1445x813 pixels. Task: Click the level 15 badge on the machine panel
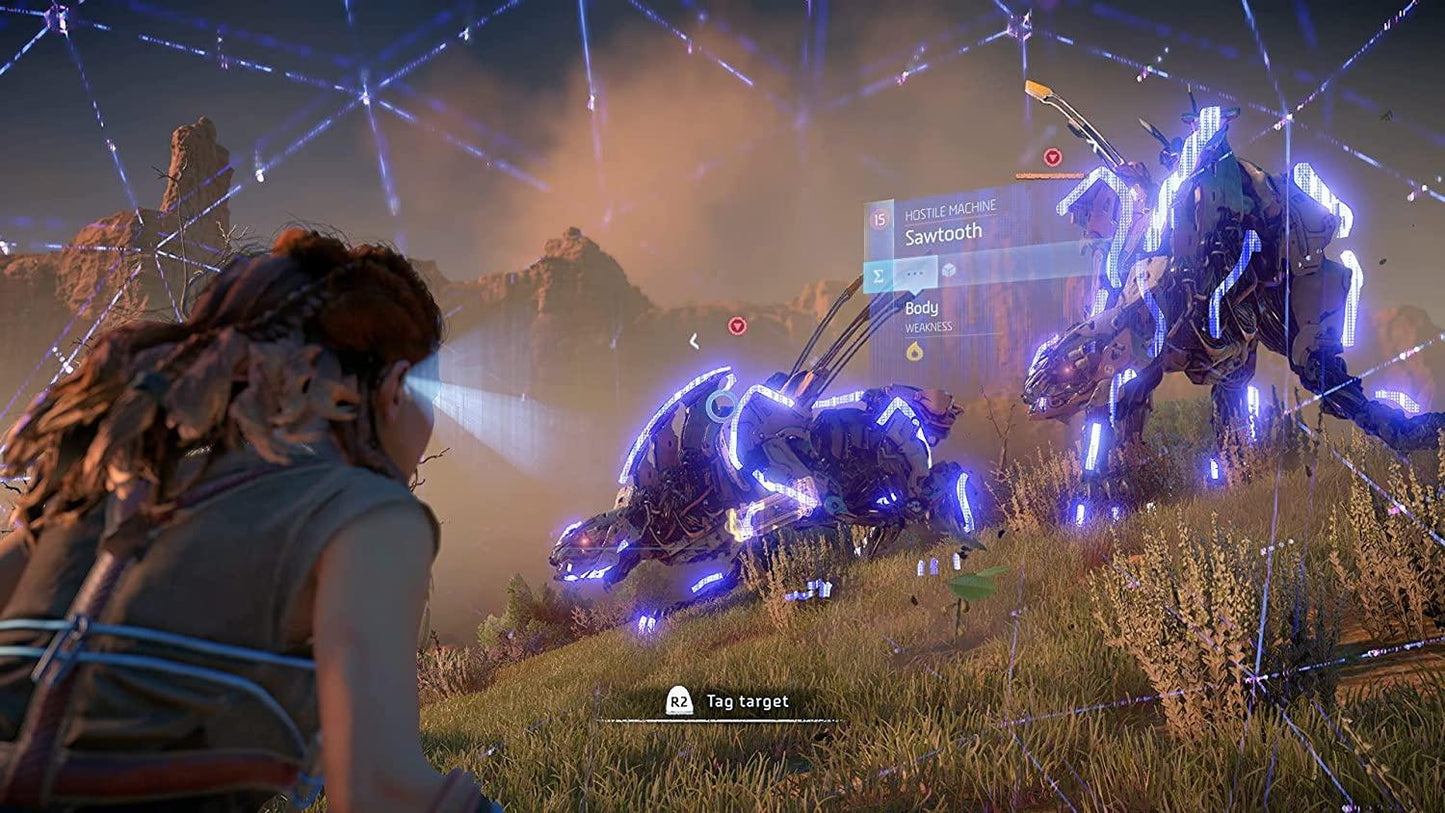(x=878, y=219)
